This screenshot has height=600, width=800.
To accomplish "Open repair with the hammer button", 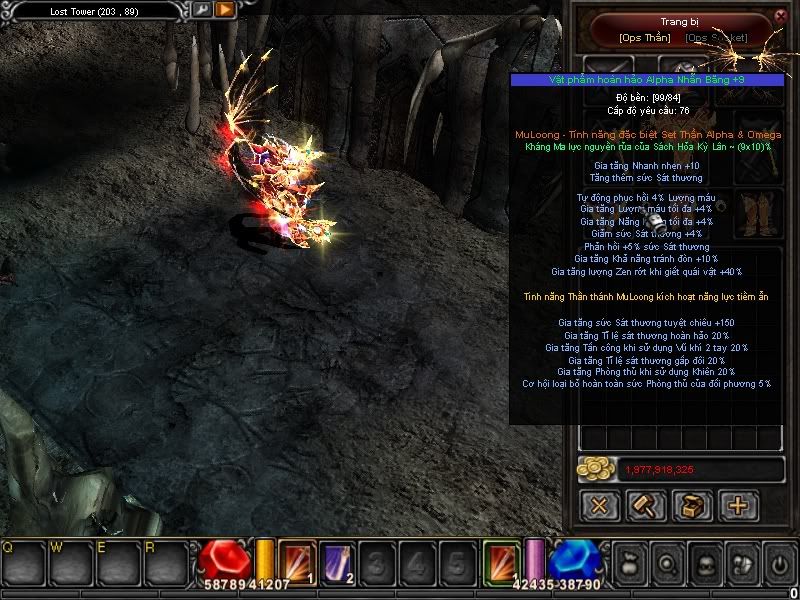I will tap(646, 505).
